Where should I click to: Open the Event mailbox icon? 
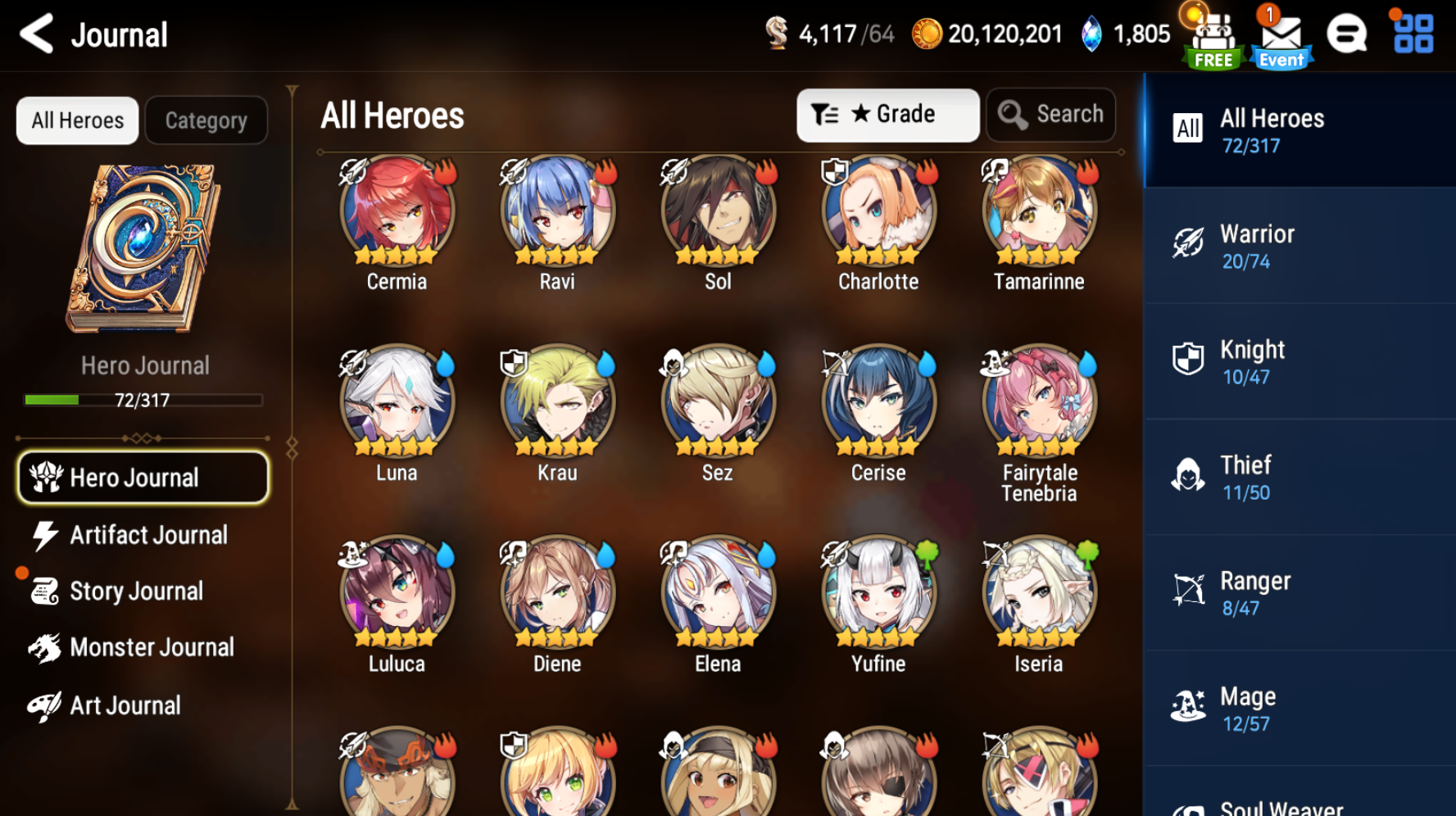pyautogui.click(x=1281, y=39)
